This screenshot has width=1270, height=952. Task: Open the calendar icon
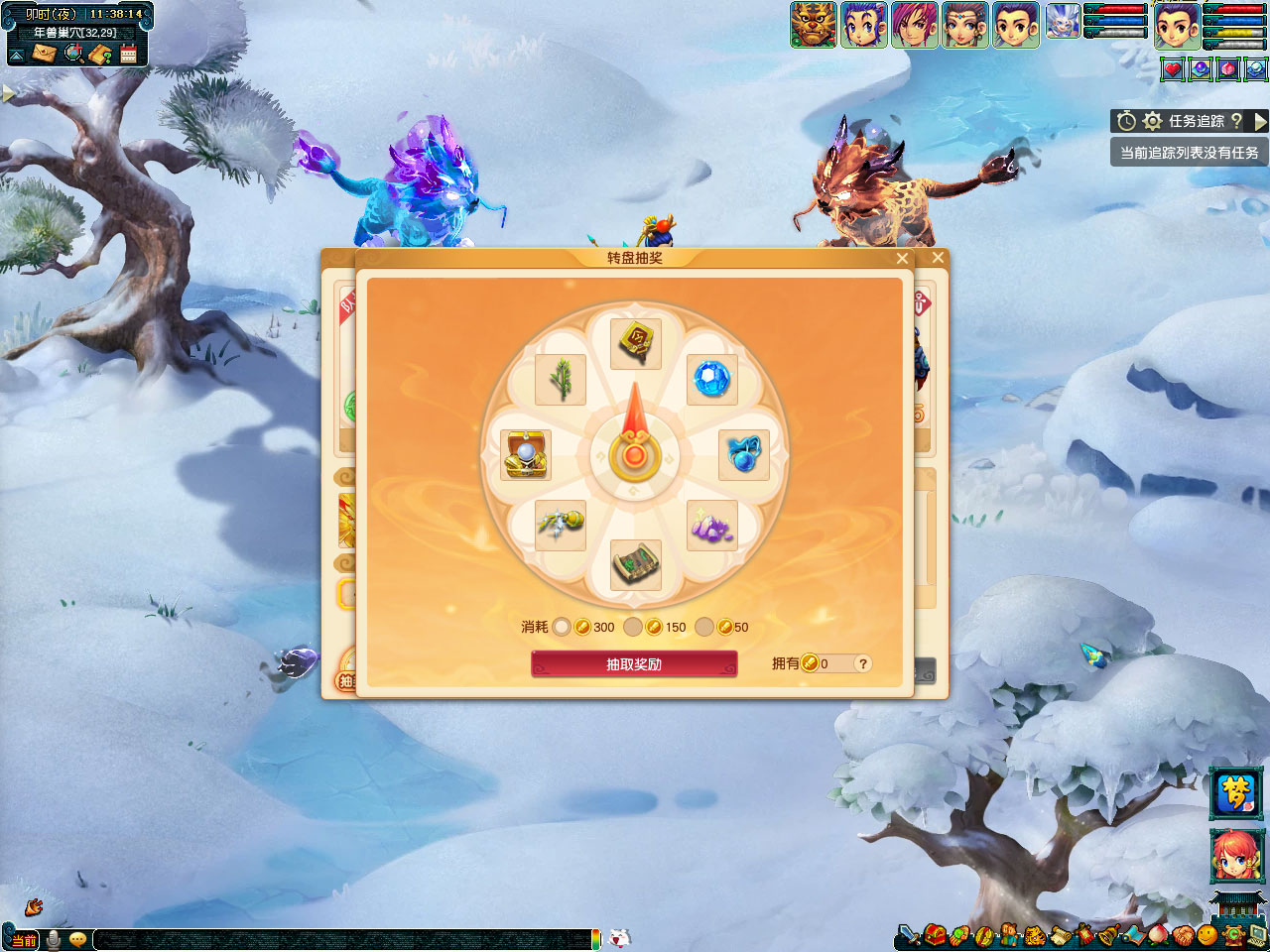coord(129,54)
